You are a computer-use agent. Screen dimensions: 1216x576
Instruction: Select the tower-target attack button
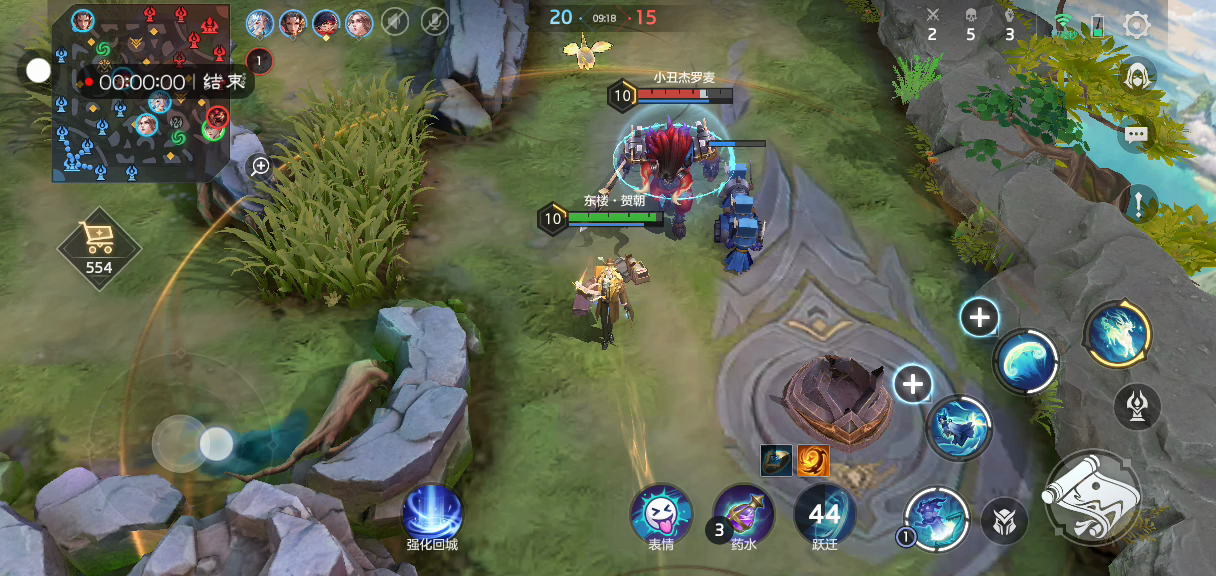point(1137,406)
